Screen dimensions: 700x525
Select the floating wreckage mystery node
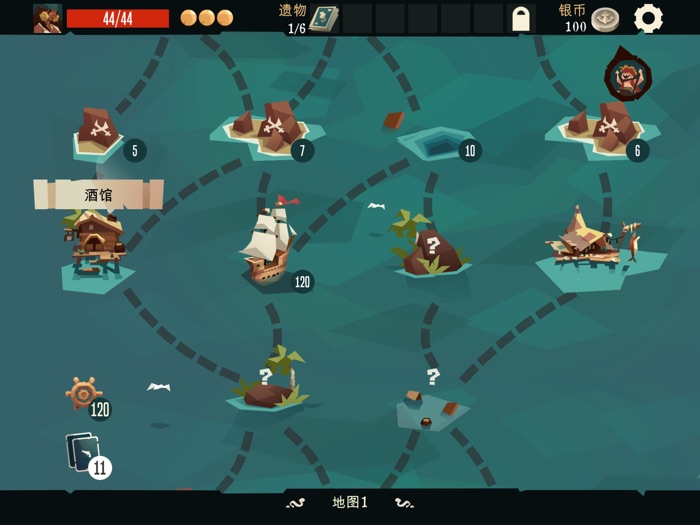coord(430,405)
